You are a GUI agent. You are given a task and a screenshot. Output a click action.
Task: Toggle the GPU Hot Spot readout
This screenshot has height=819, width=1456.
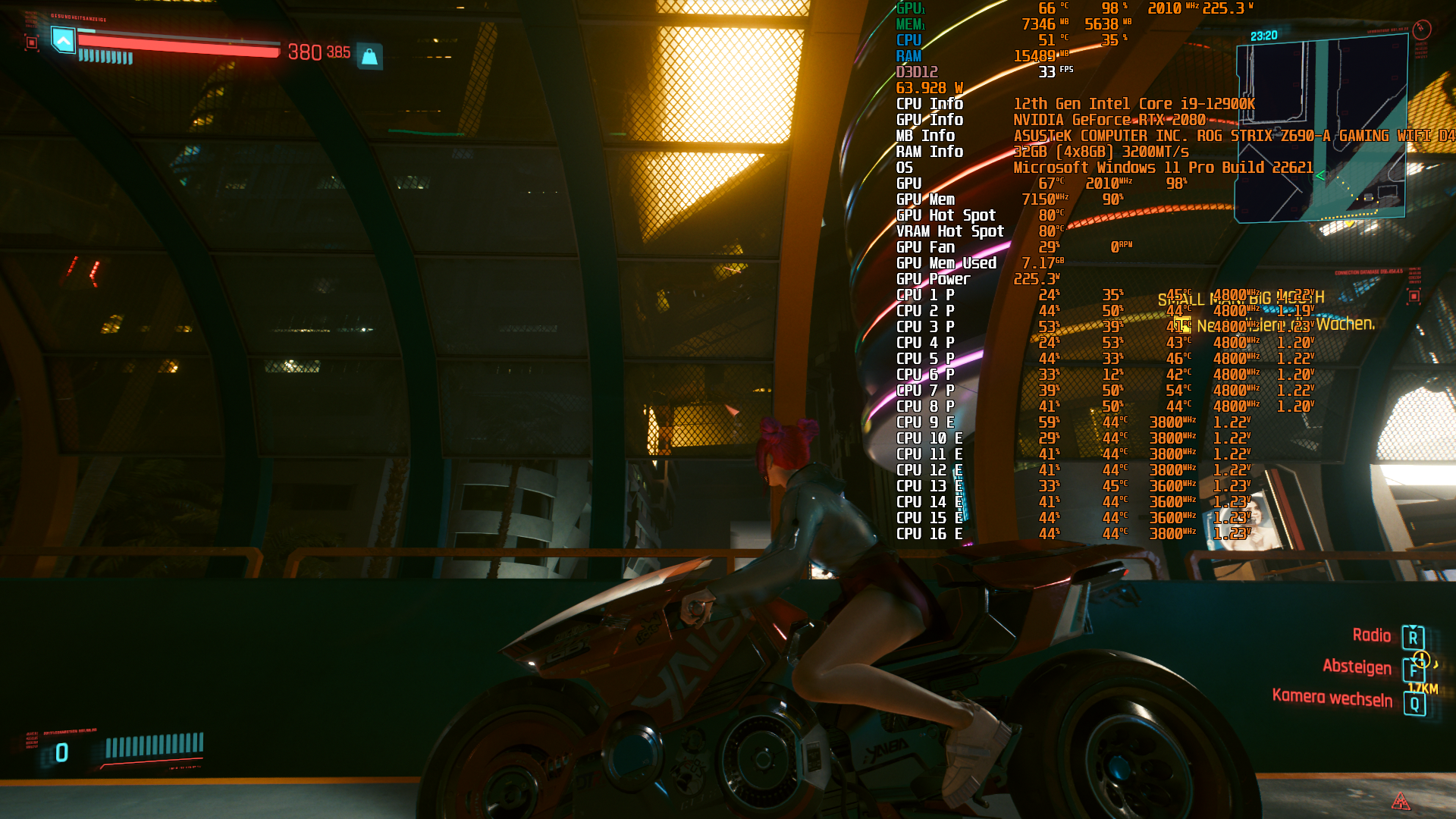tap(946, 215)
